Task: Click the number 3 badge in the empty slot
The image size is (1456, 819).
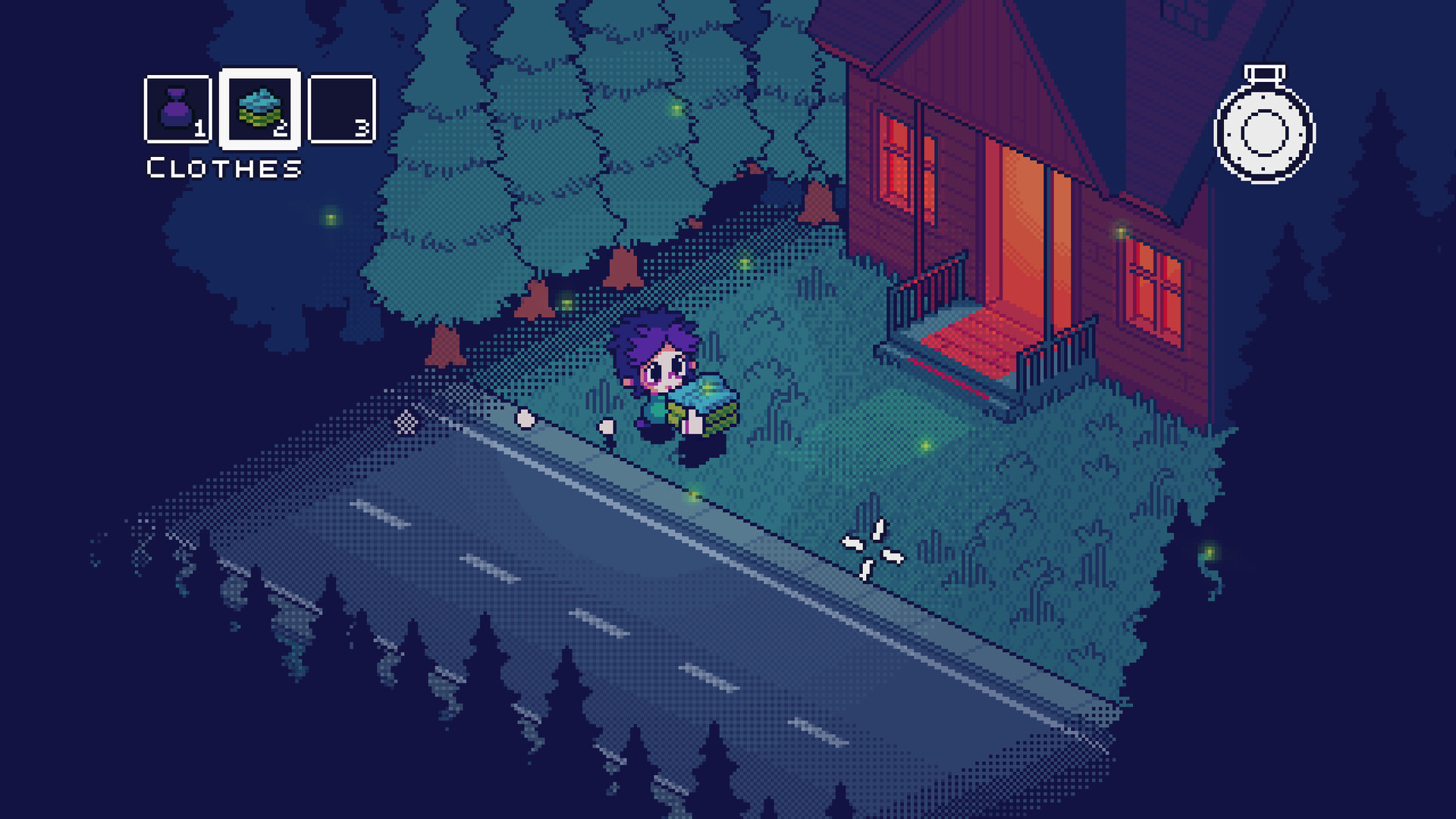Action: [362, 128]
